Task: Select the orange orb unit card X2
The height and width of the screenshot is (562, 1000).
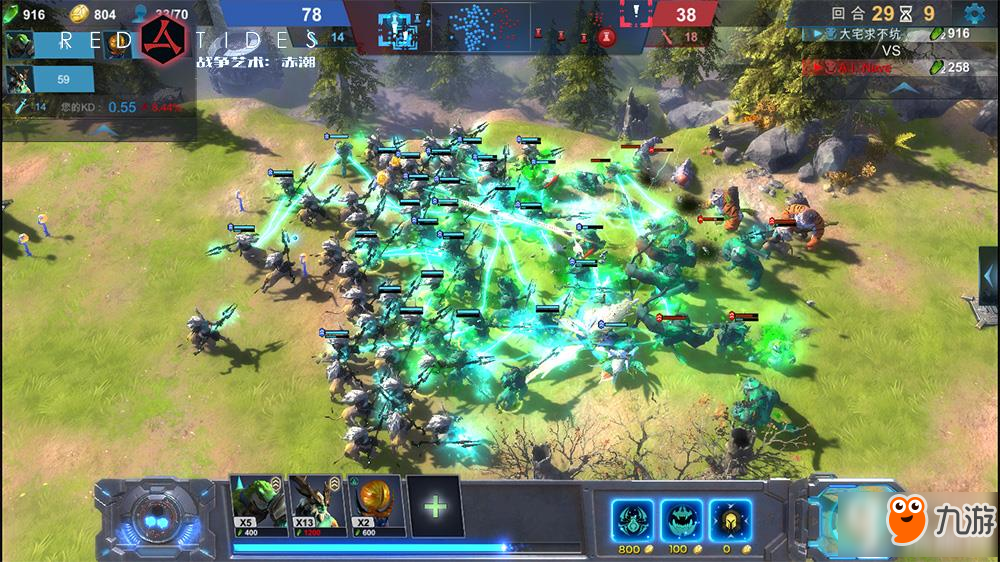Action: tap(375, 506)
